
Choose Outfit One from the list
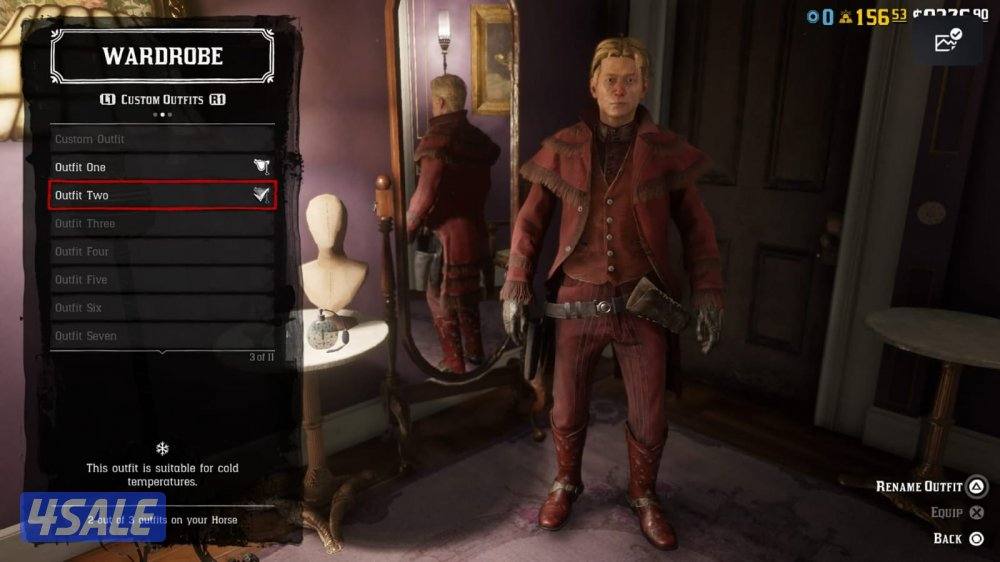coord(161,167)
